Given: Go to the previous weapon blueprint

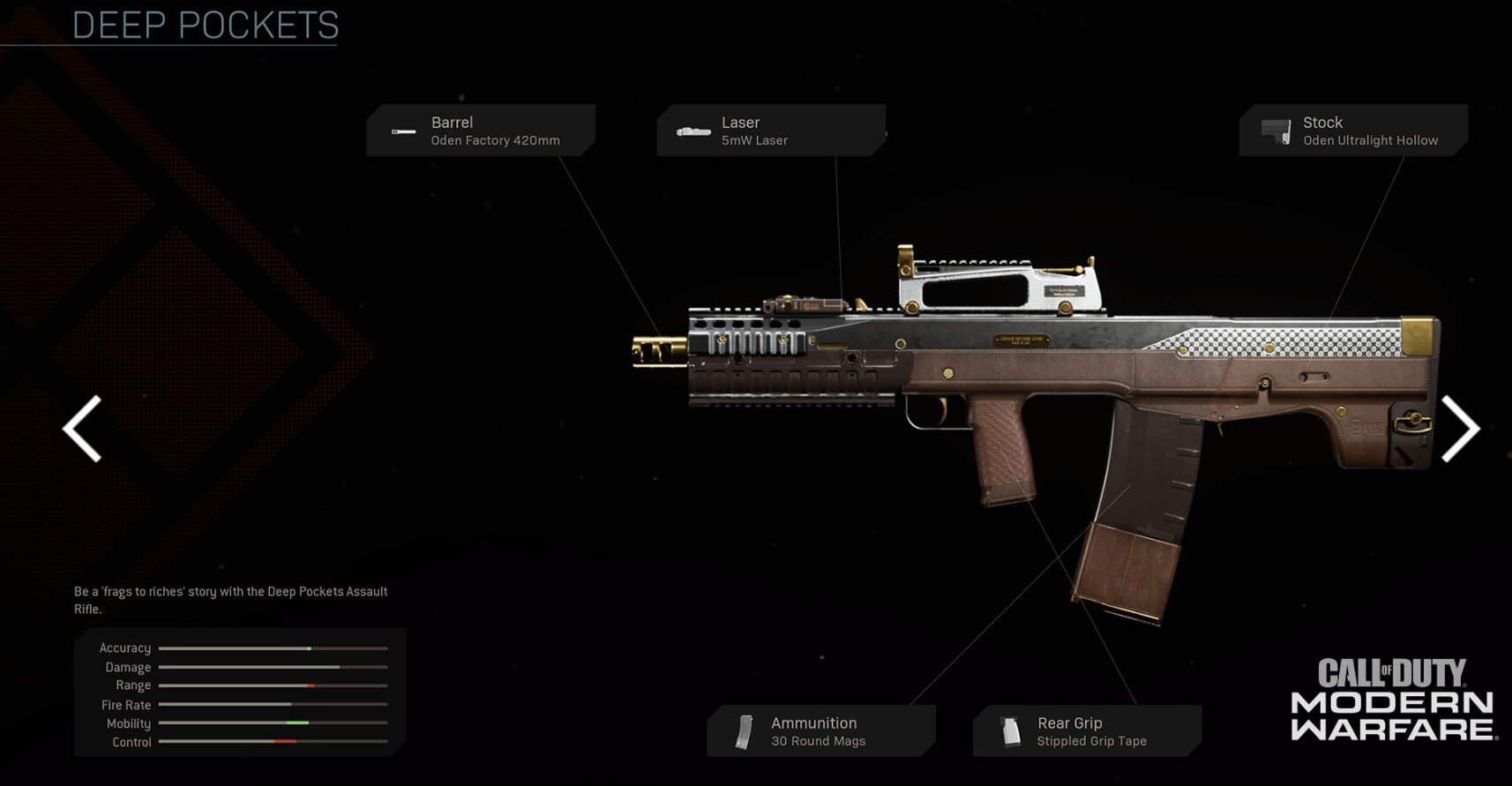Looking at the screenshot, I should pos(82,429).
